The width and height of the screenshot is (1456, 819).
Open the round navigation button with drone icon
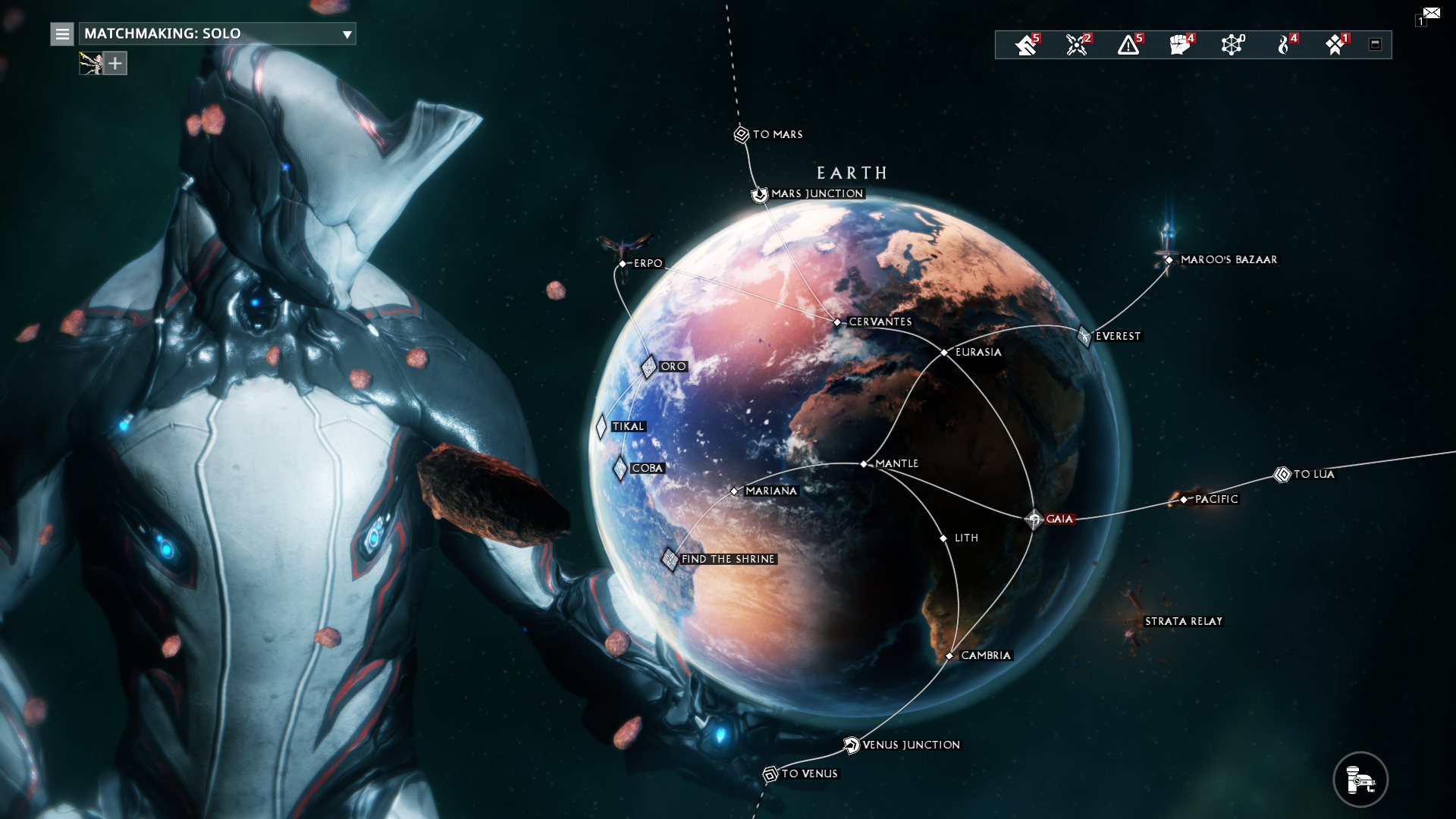tap(1360, 779)
